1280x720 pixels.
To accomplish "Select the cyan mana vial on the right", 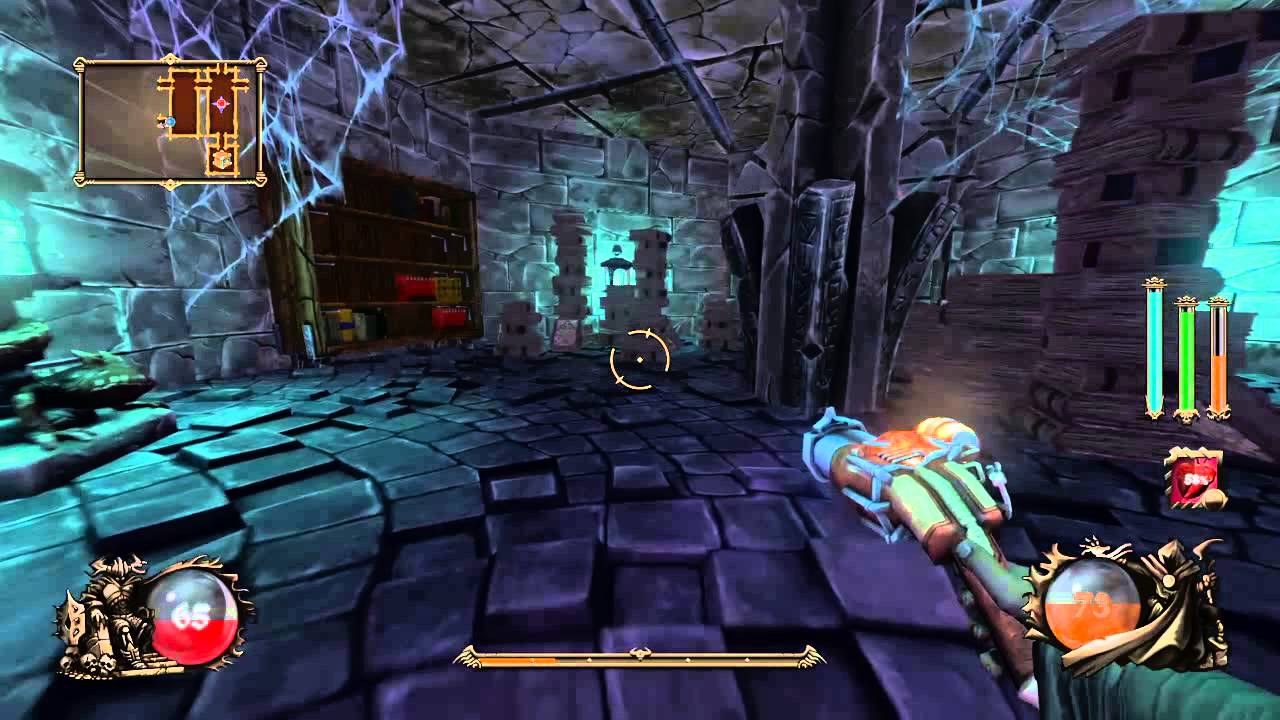I will [1154, 350].
